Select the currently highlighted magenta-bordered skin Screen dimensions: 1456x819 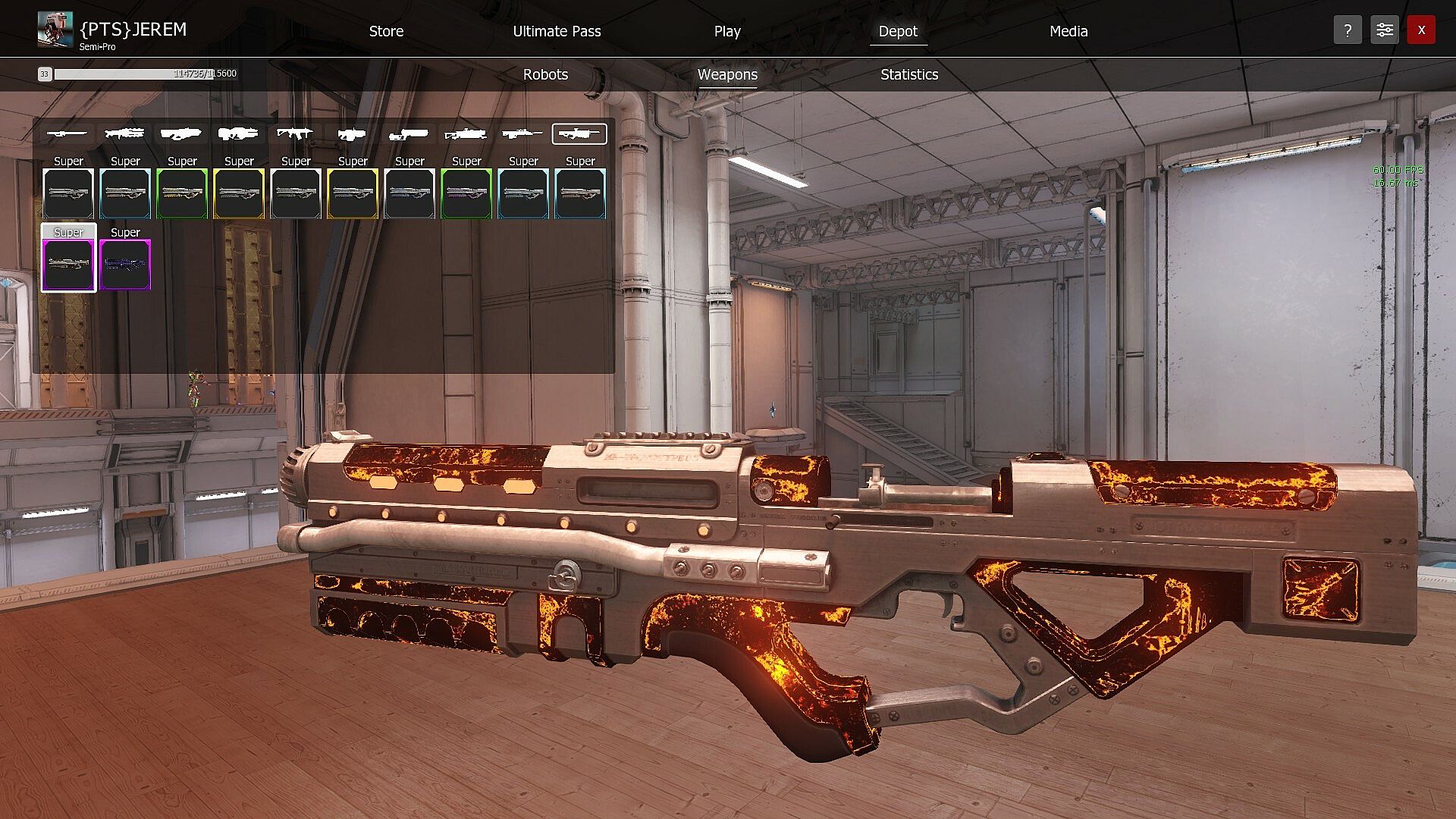pos(68,265)
